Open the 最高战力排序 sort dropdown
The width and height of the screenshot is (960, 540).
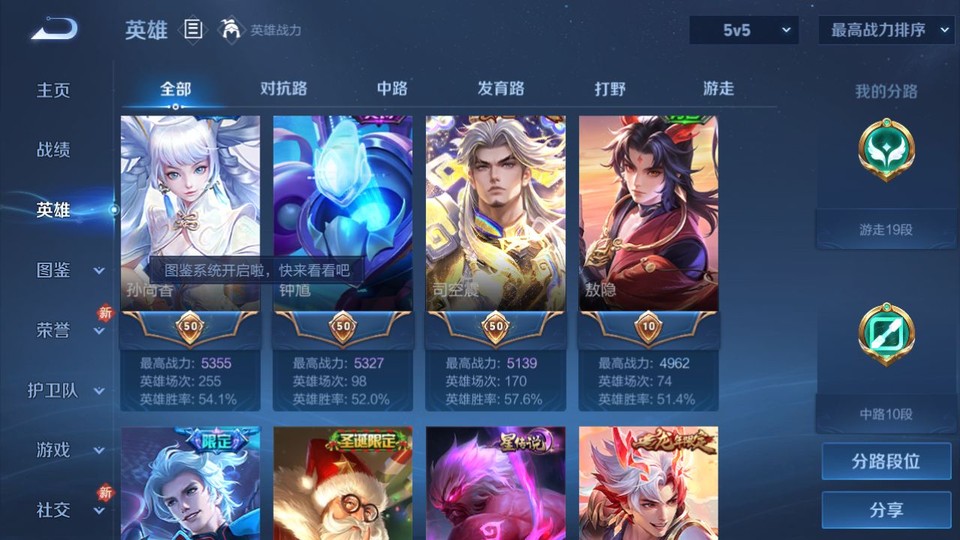tap(886, 30)
